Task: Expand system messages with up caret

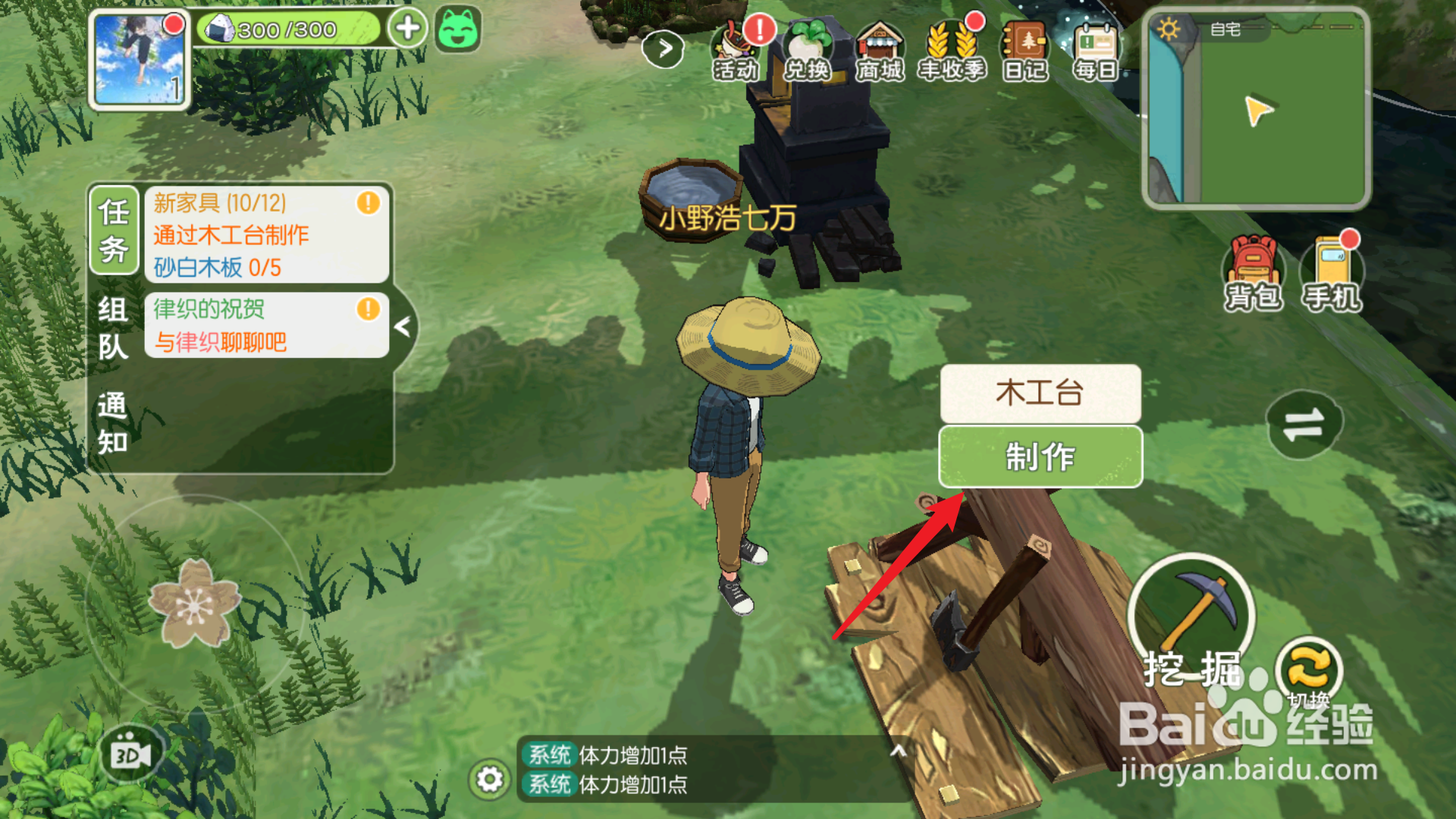Action: [897, 751]
